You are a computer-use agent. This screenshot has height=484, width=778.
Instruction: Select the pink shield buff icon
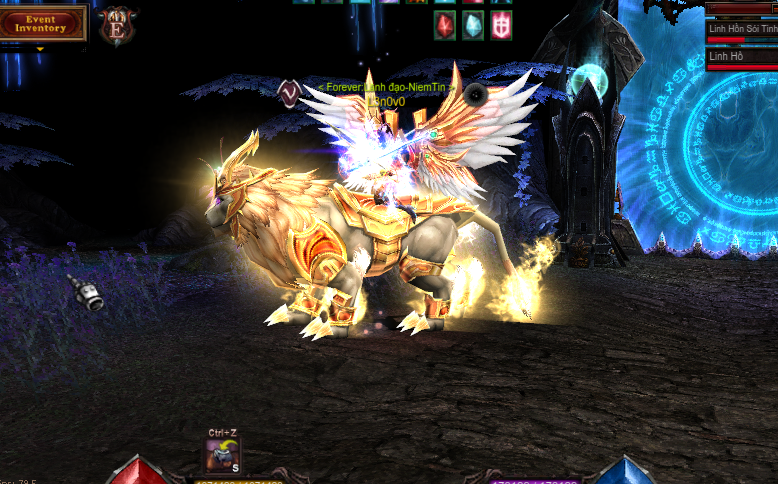pyautogui.click(x=500, y=26)
